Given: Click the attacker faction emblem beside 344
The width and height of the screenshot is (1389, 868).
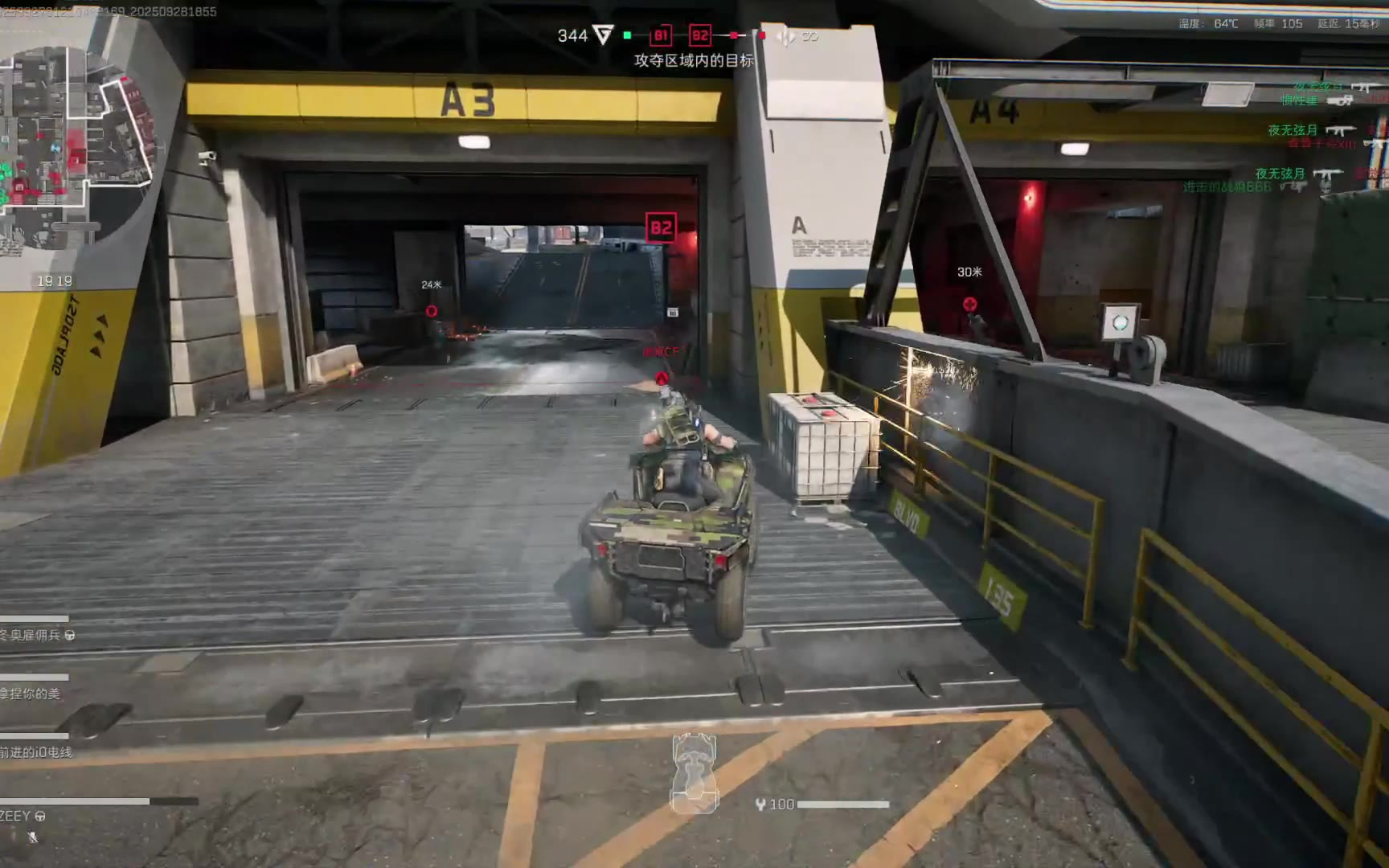Looking at the screenshot, I should [603, 35].
